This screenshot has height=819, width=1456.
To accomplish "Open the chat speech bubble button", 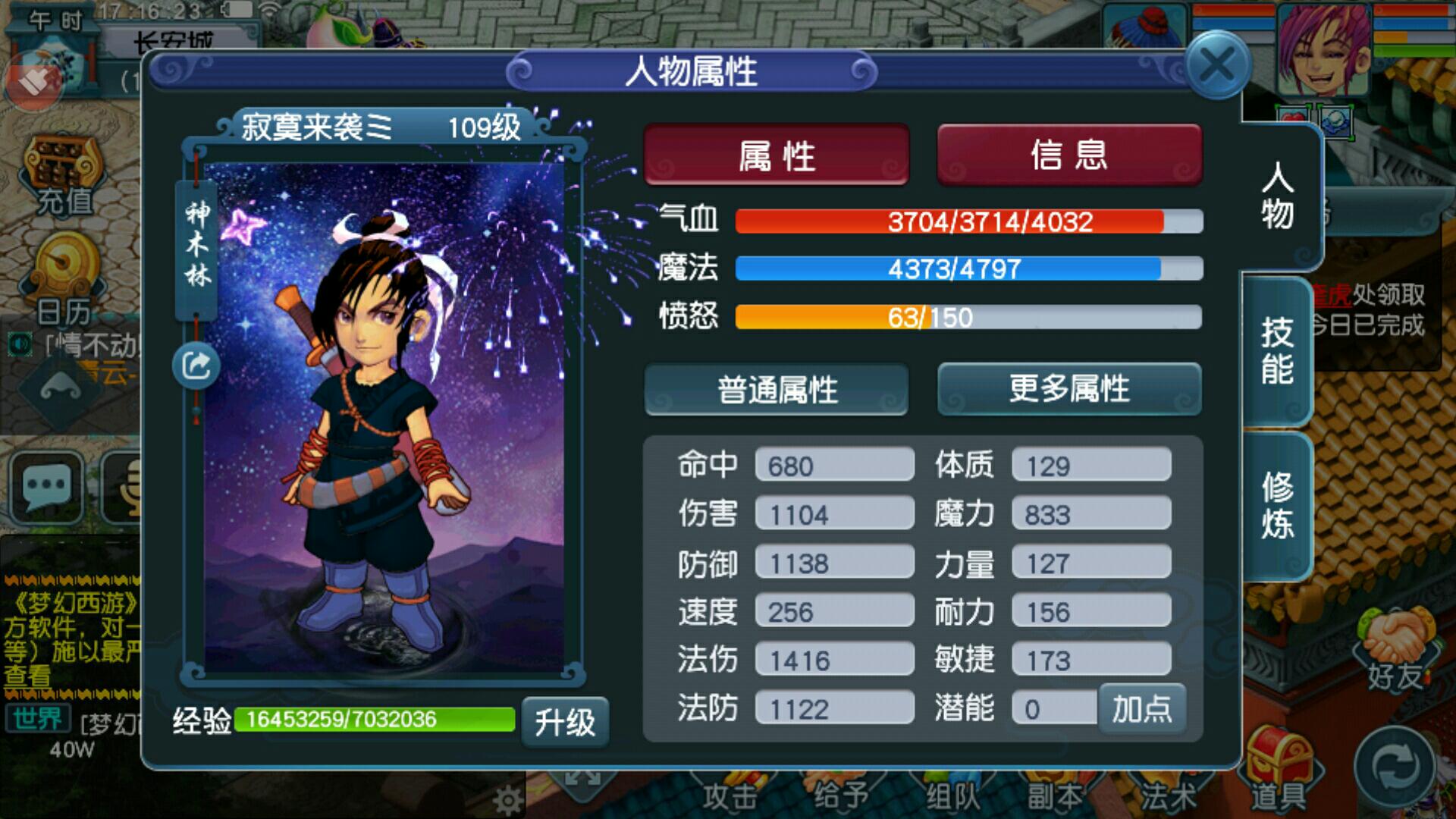I will click(x=45, y=486).
